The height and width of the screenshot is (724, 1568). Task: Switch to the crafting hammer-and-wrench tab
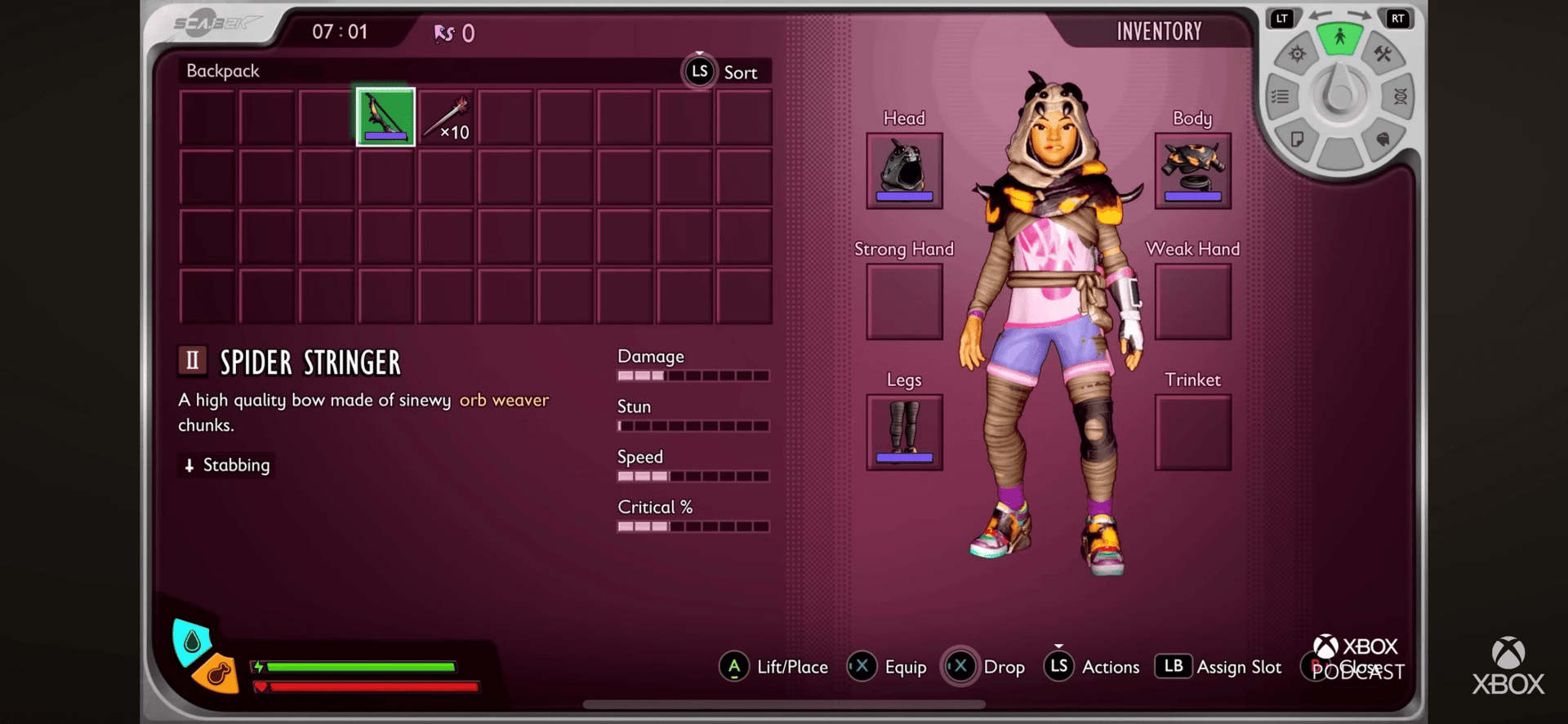pos(1383,54)
